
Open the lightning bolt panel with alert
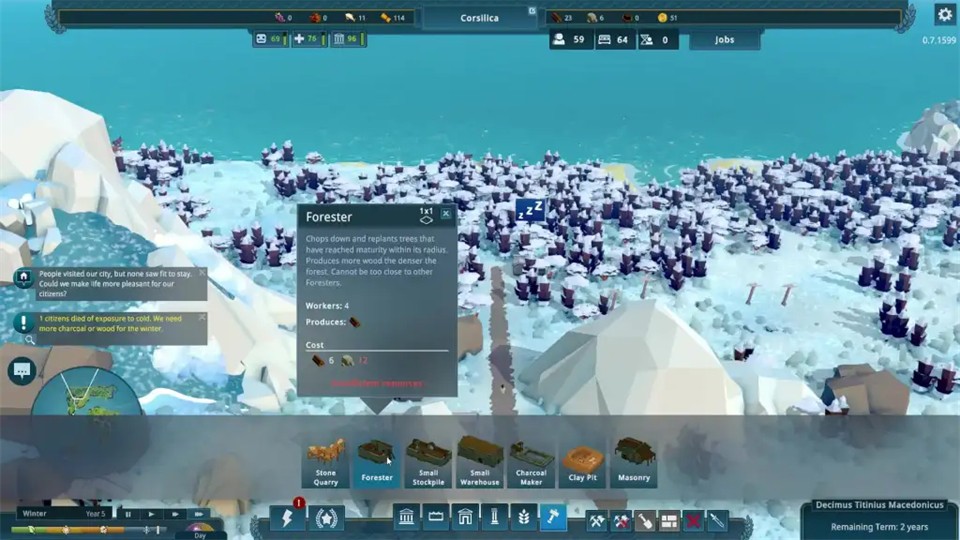(288, 518)
